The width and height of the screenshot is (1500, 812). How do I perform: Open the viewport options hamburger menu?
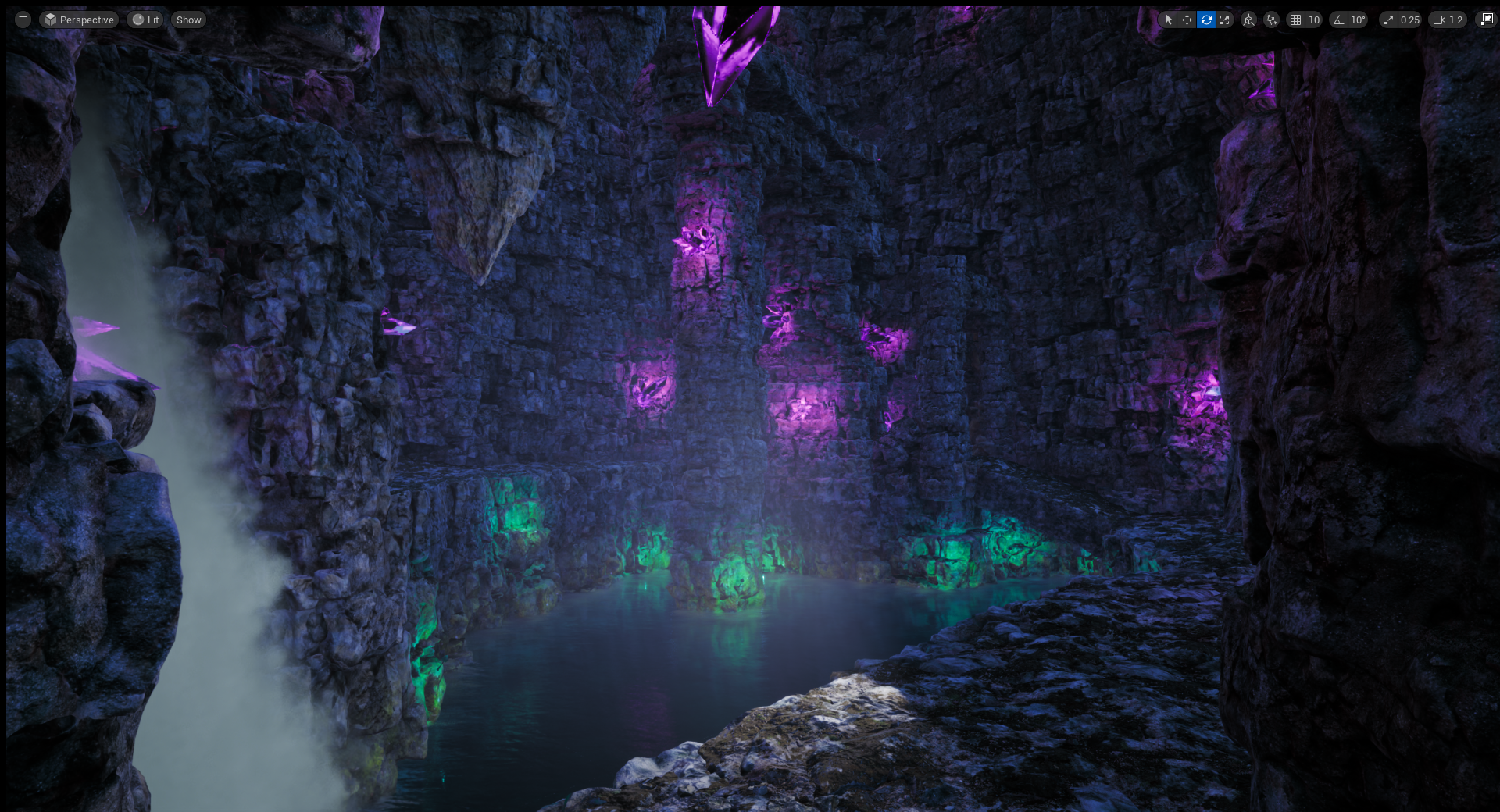click(x=23, y=20)
